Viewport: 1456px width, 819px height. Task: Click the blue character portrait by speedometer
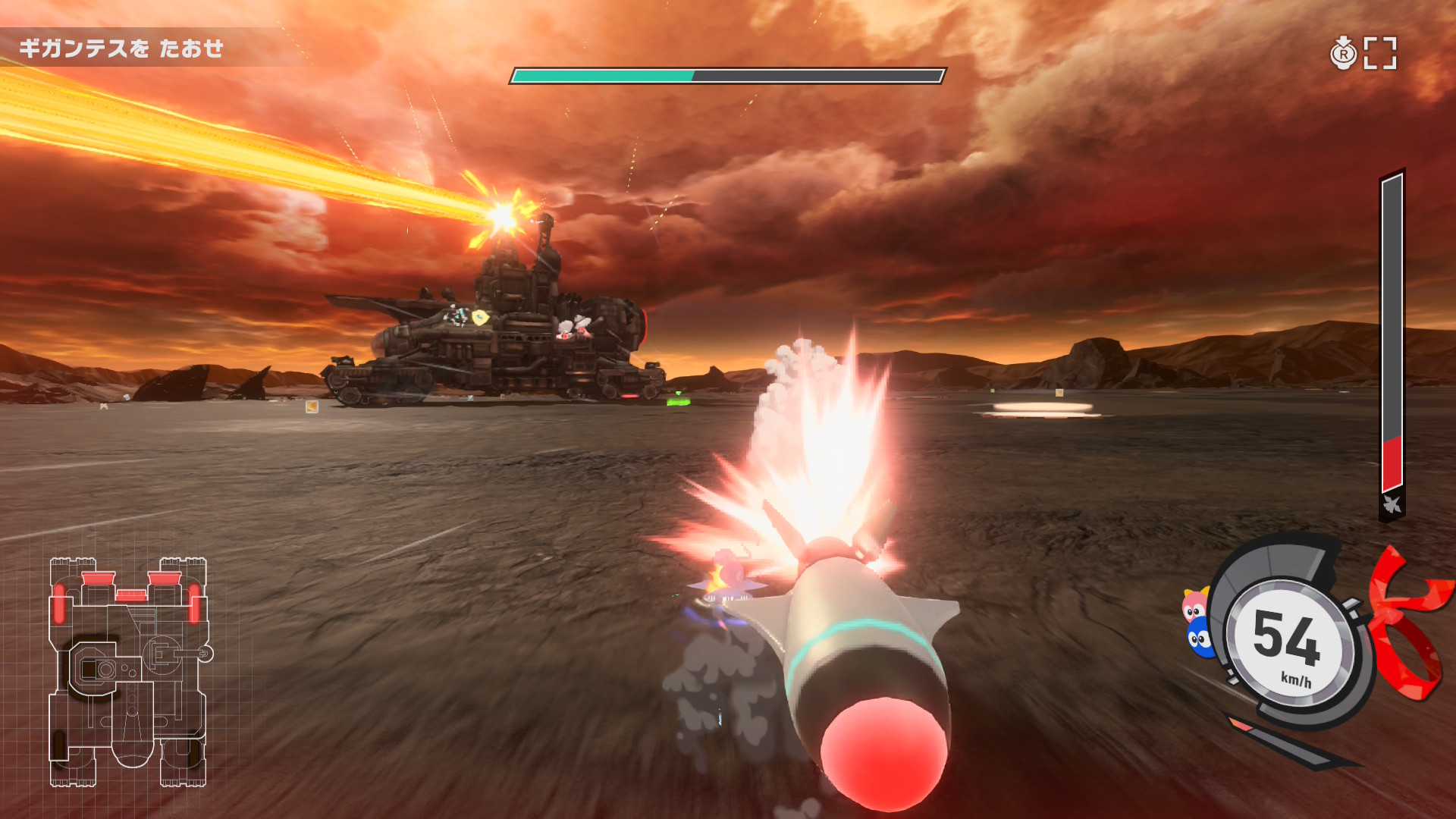click(x=1200, y=639)
